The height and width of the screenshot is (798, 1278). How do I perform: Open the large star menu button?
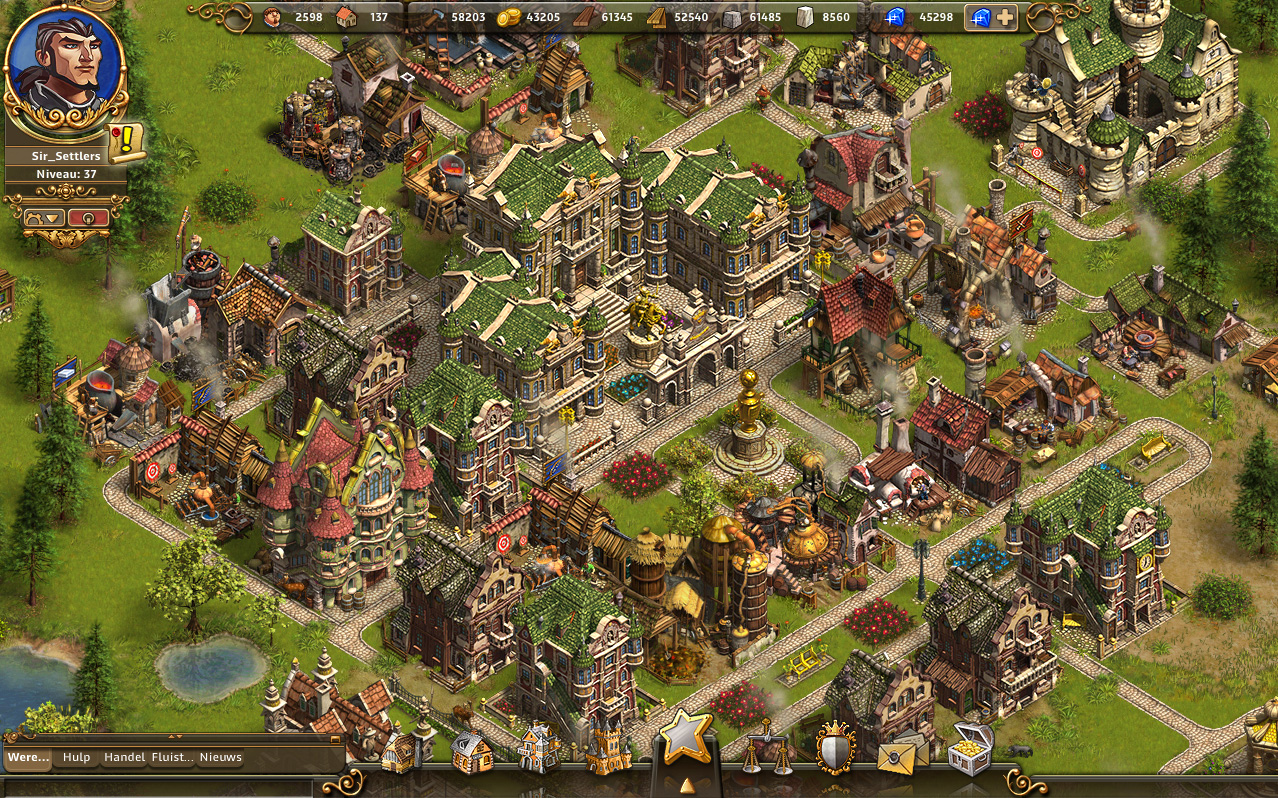(686, 738)
